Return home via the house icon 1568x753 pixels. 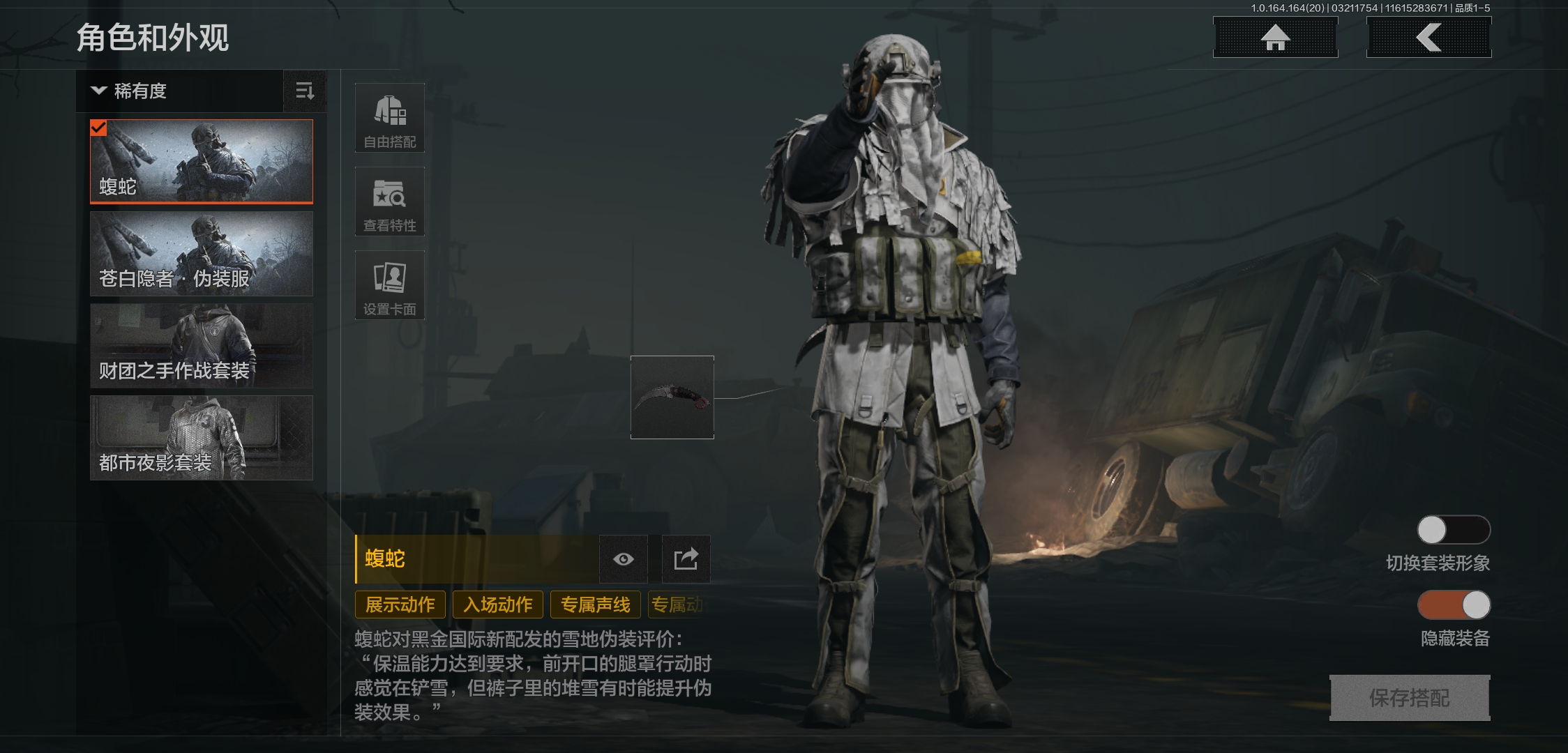tap(1274, 38)
